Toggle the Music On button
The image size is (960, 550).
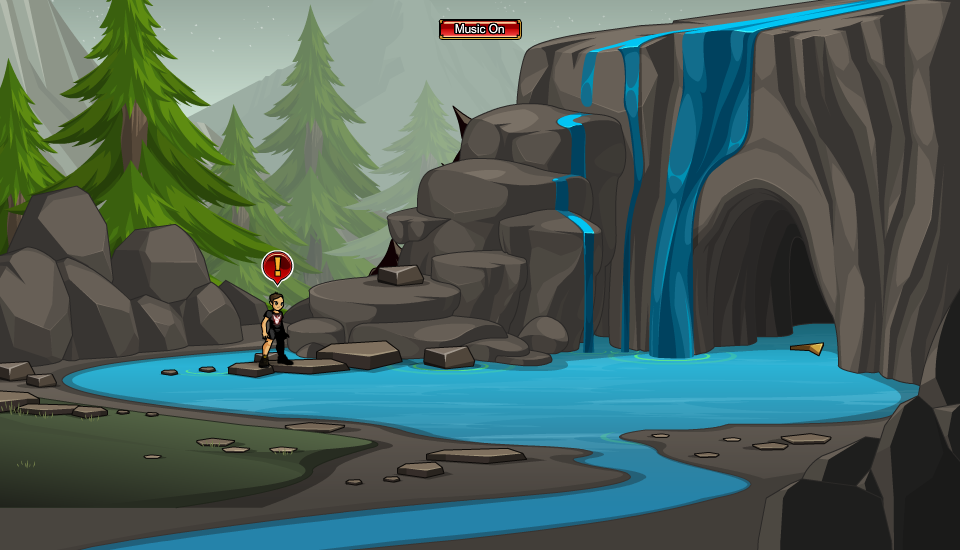point(480,29)
